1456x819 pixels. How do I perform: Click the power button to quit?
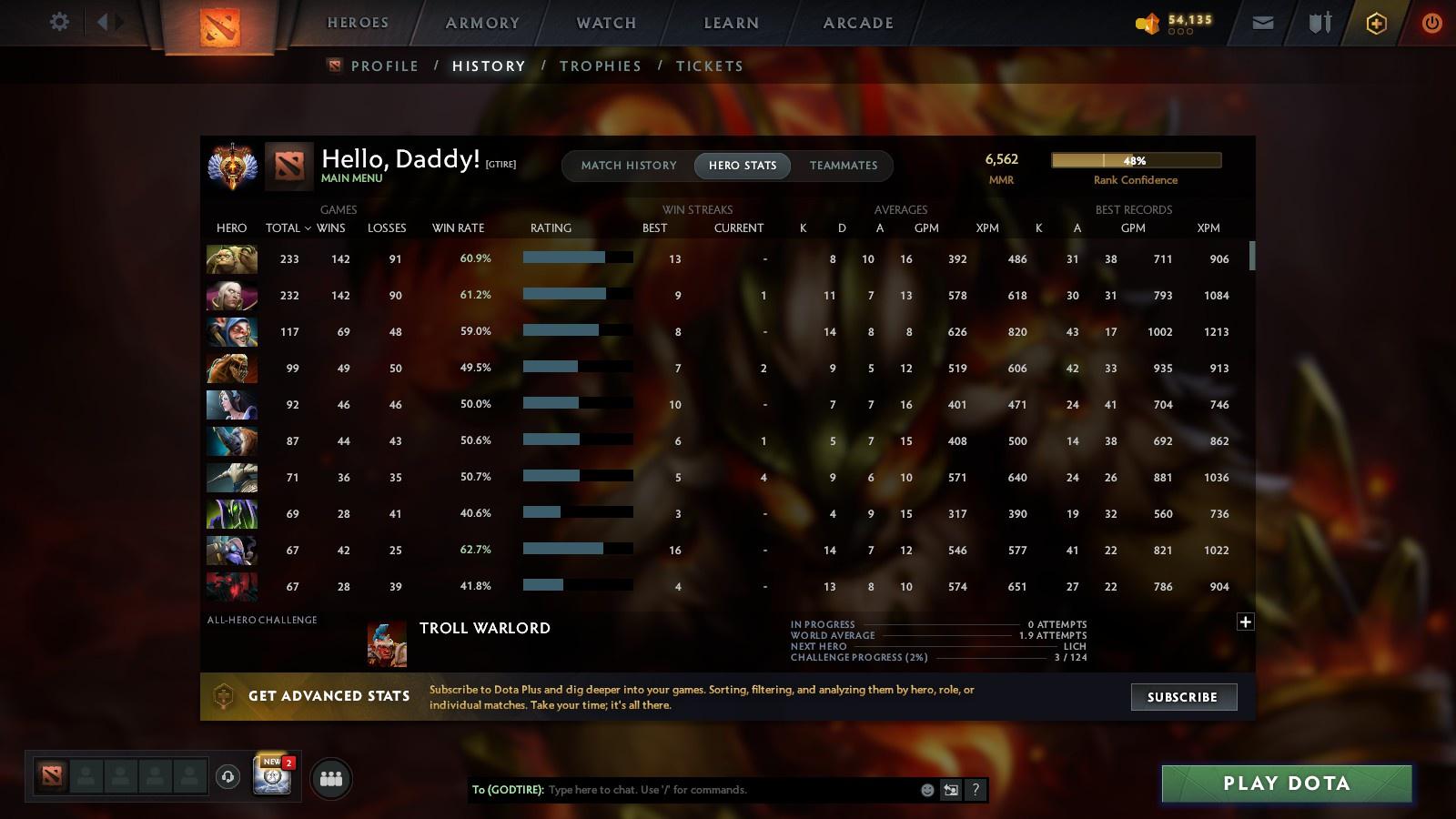coord(1431,22)
